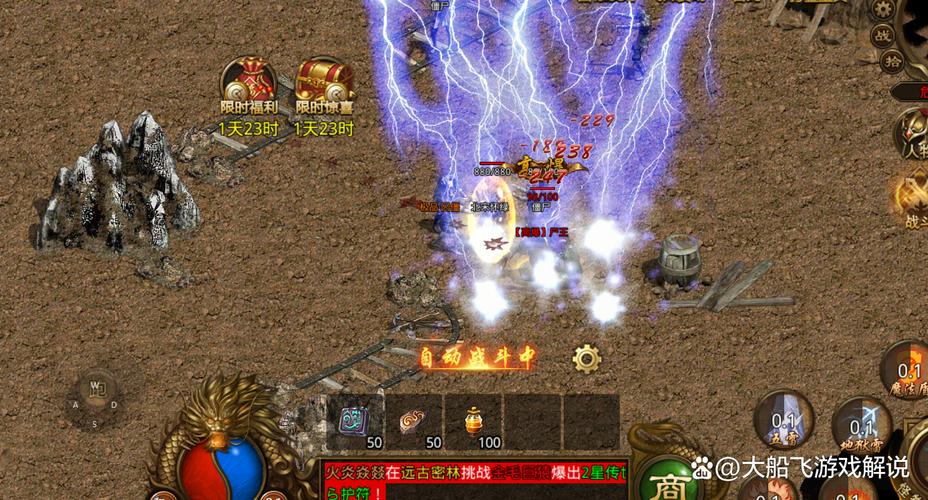Viewport: 928px width, 500px height.
Task: Open the top-right gear settings button
Action: (x=882, y=9)
